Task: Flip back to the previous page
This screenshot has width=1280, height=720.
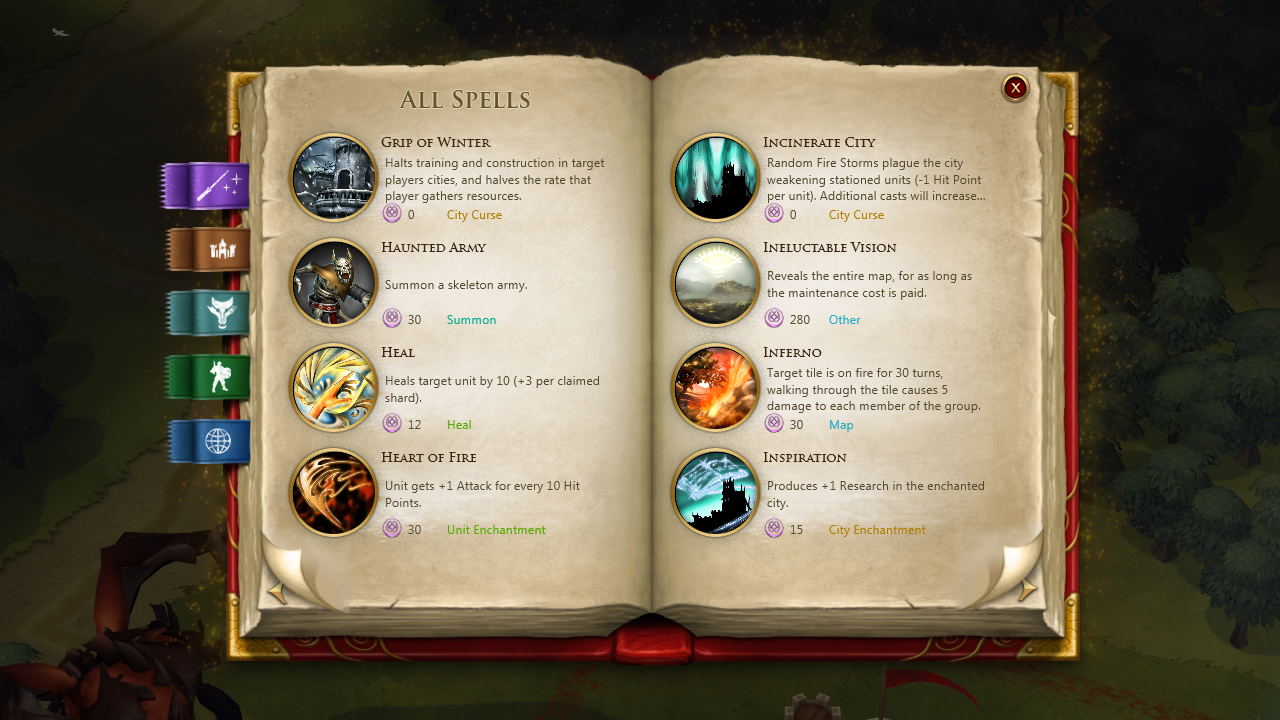Action: 278,594
